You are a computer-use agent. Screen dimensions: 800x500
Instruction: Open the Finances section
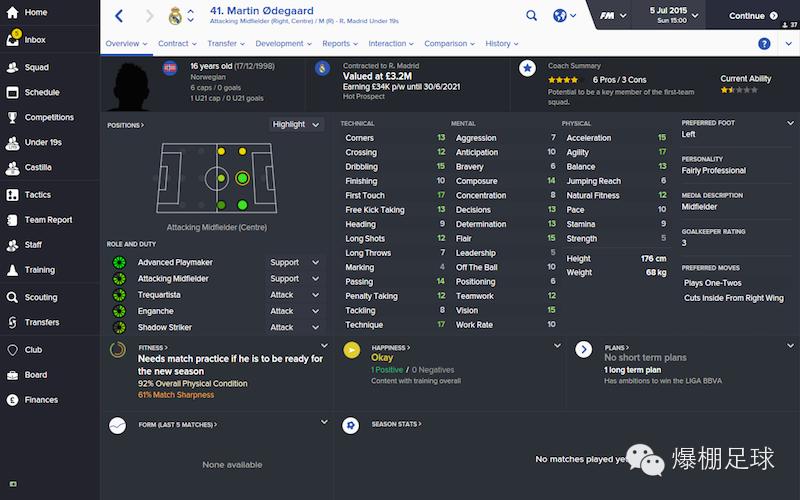(x=41, y=400)
